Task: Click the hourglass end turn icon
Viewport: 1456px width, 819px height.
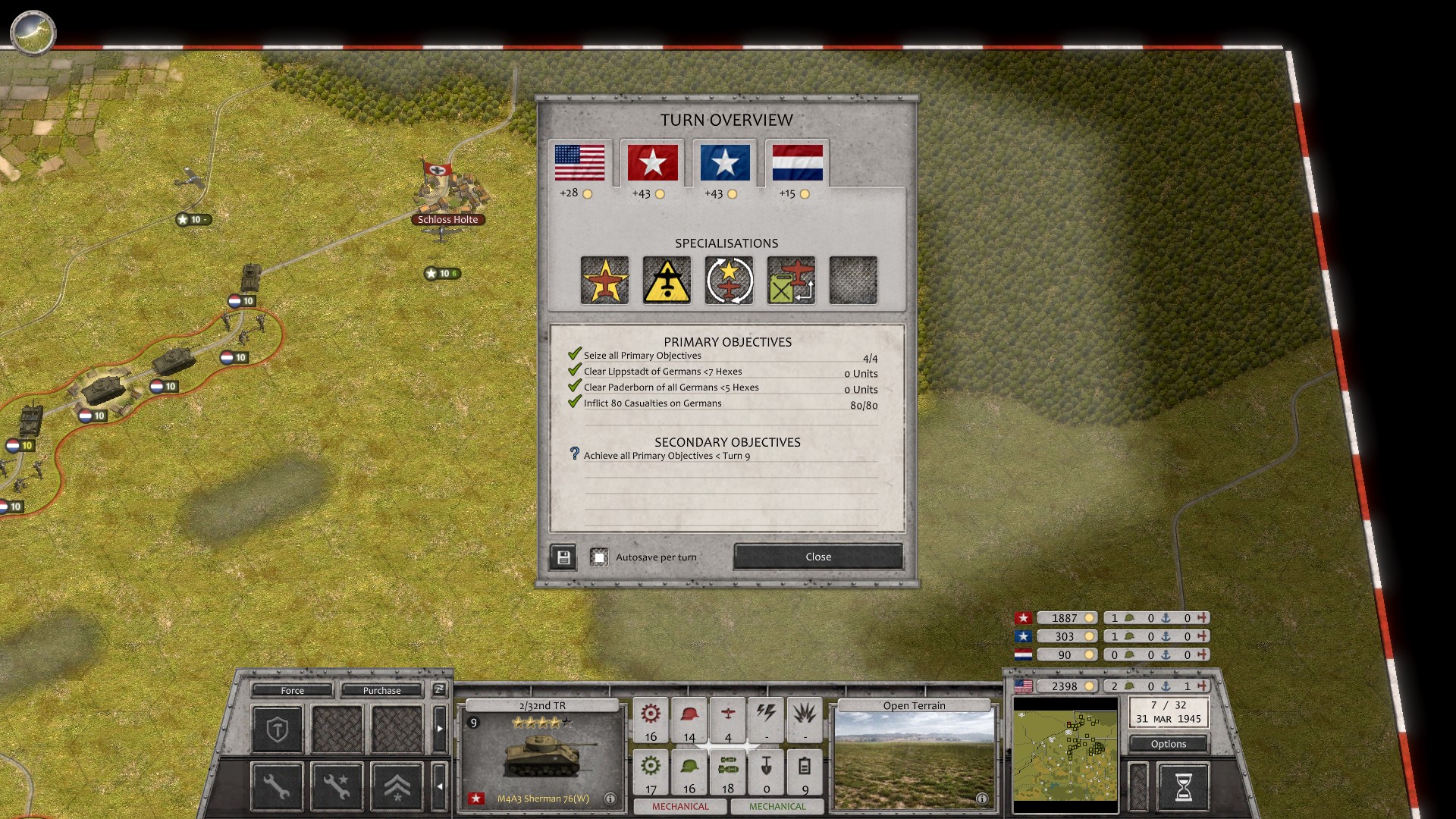Action: pyautogui.click(x=1185, y=786)
